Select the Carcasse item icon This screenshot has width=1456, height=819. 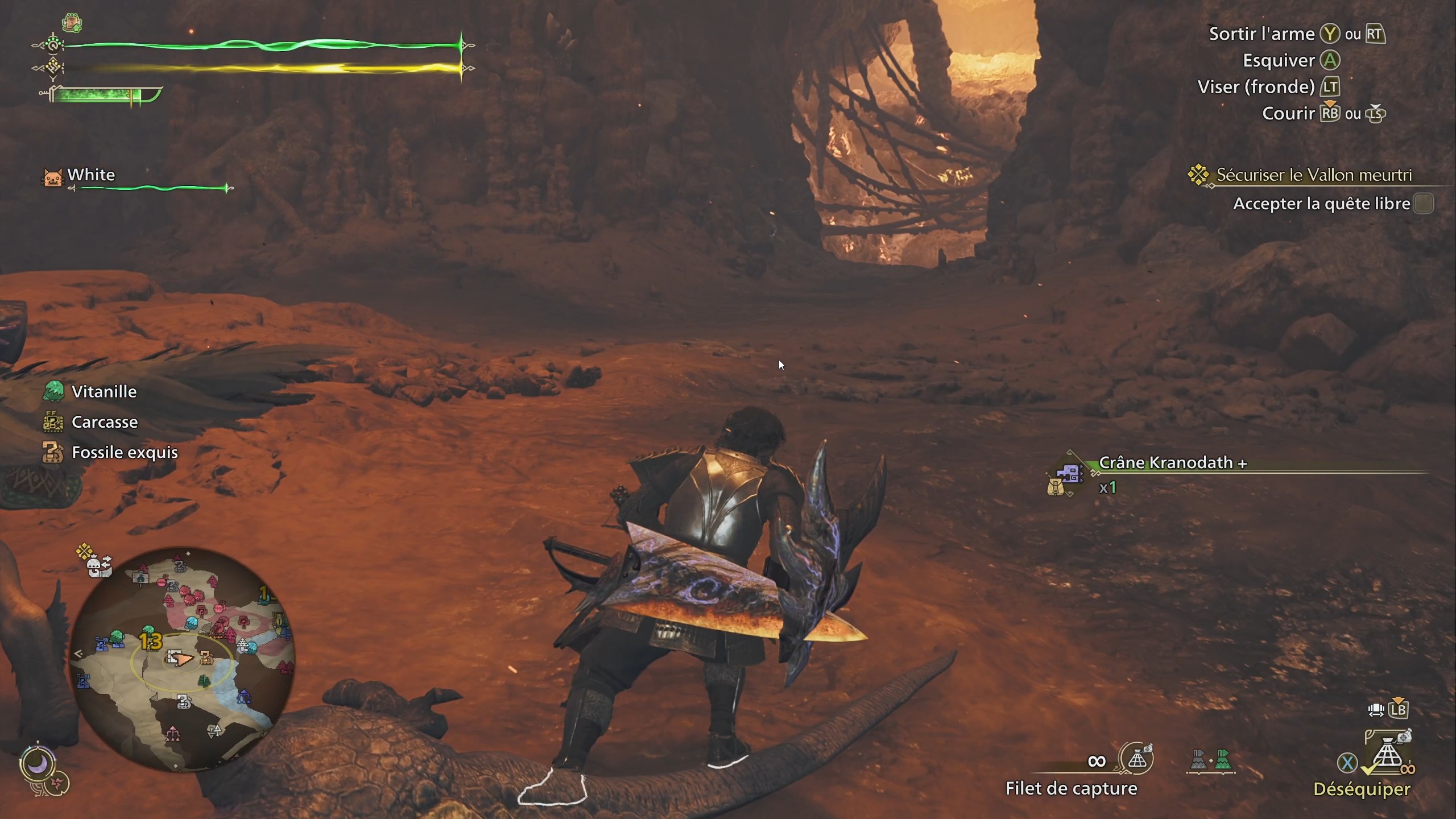point(53,422)
